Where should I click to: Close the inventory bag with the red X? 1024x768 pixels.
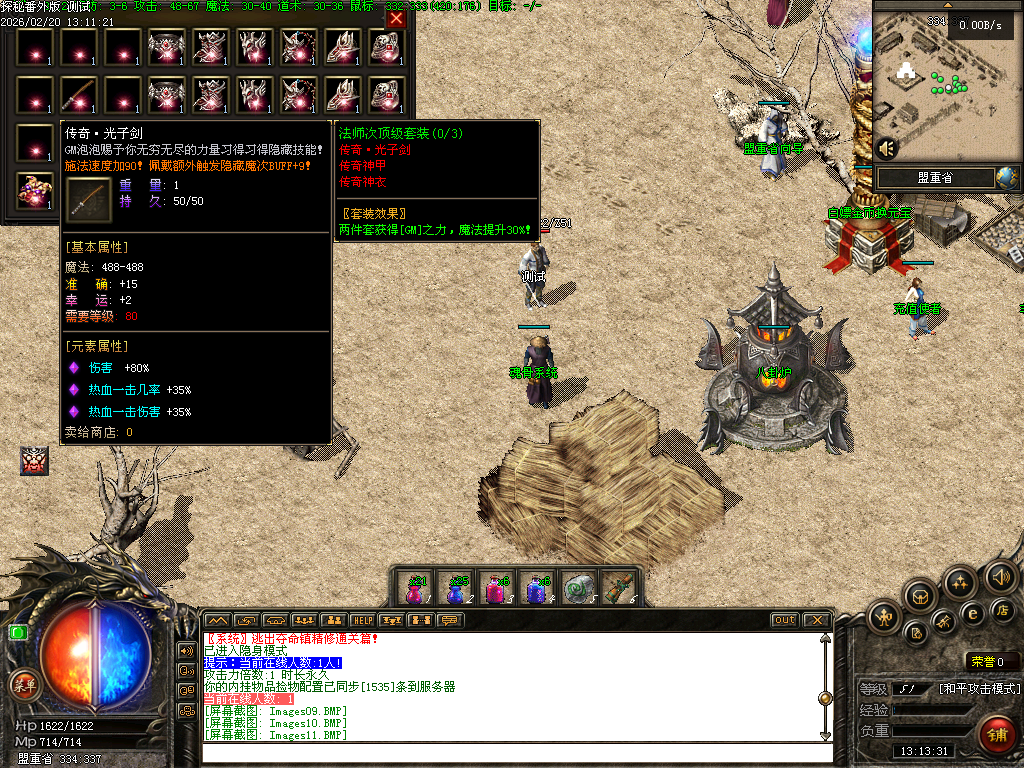coord(396,19)
